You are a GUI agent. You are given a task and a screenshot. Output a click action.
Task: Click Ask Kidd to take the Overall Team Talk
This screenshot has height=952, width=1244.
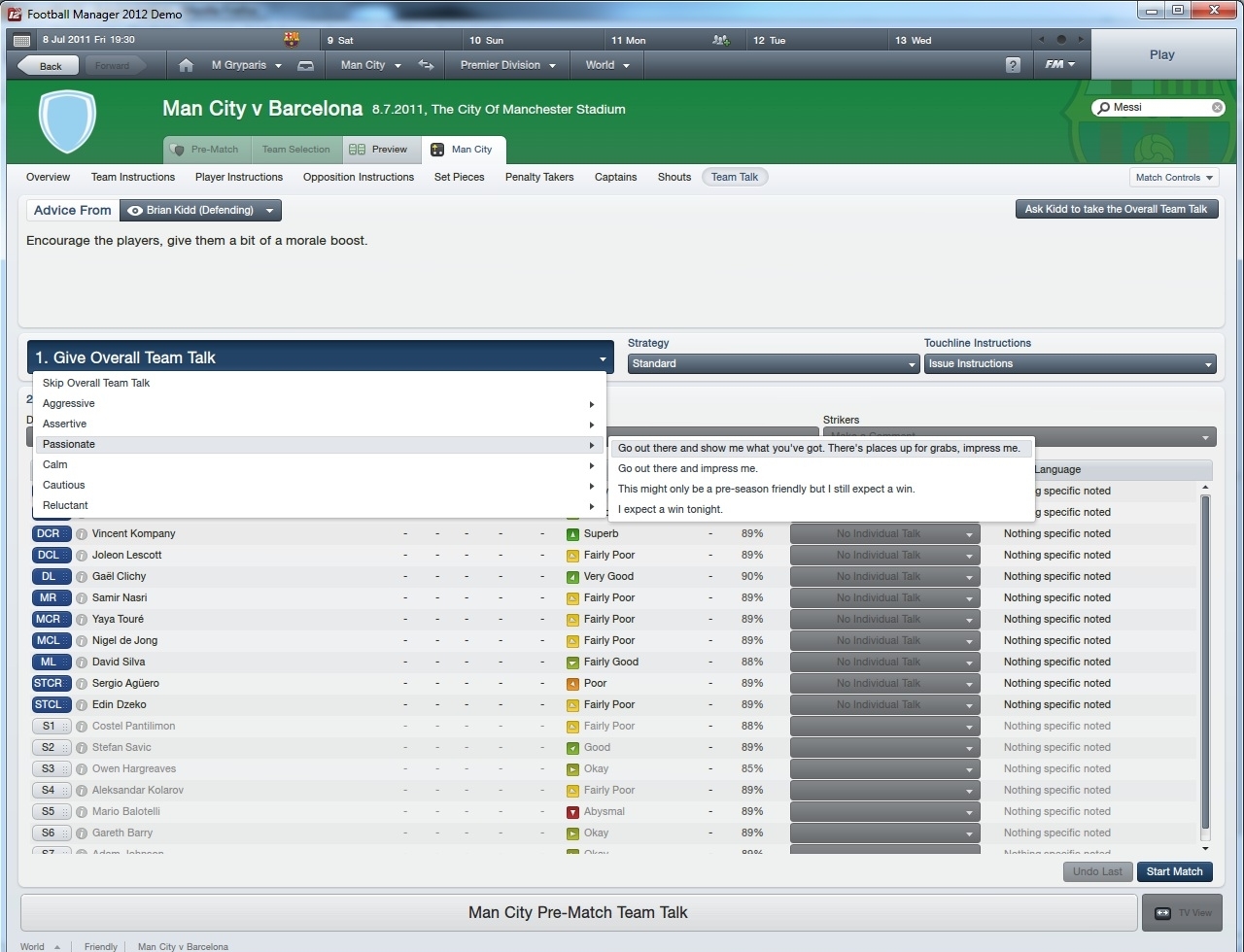(x=1116, y=209)
